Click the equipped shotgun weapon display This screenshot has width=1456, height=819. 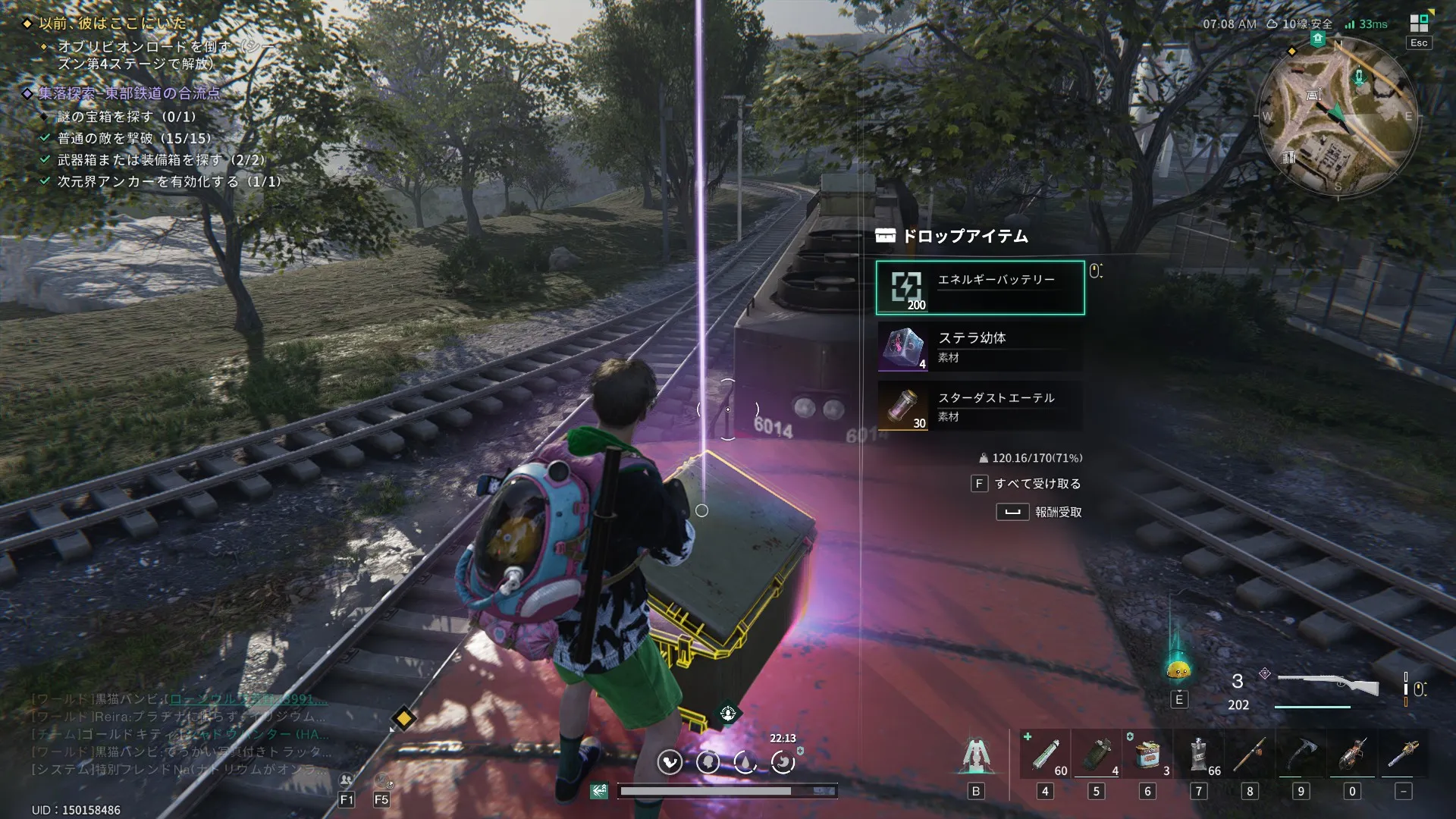click(x=1329, y=686)
